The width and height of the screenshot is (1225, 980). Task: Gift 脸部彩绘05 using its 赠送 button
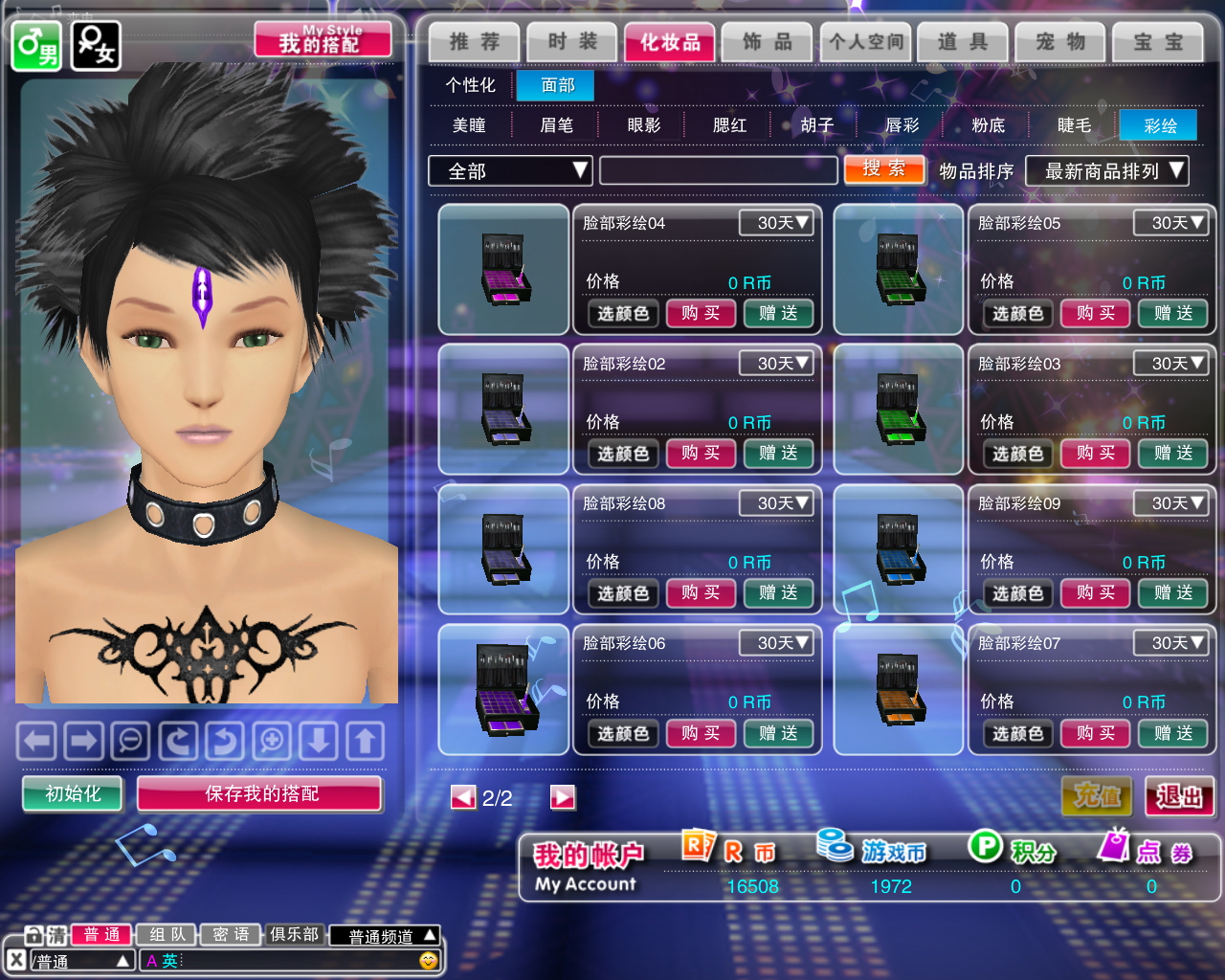[1172, 313]
